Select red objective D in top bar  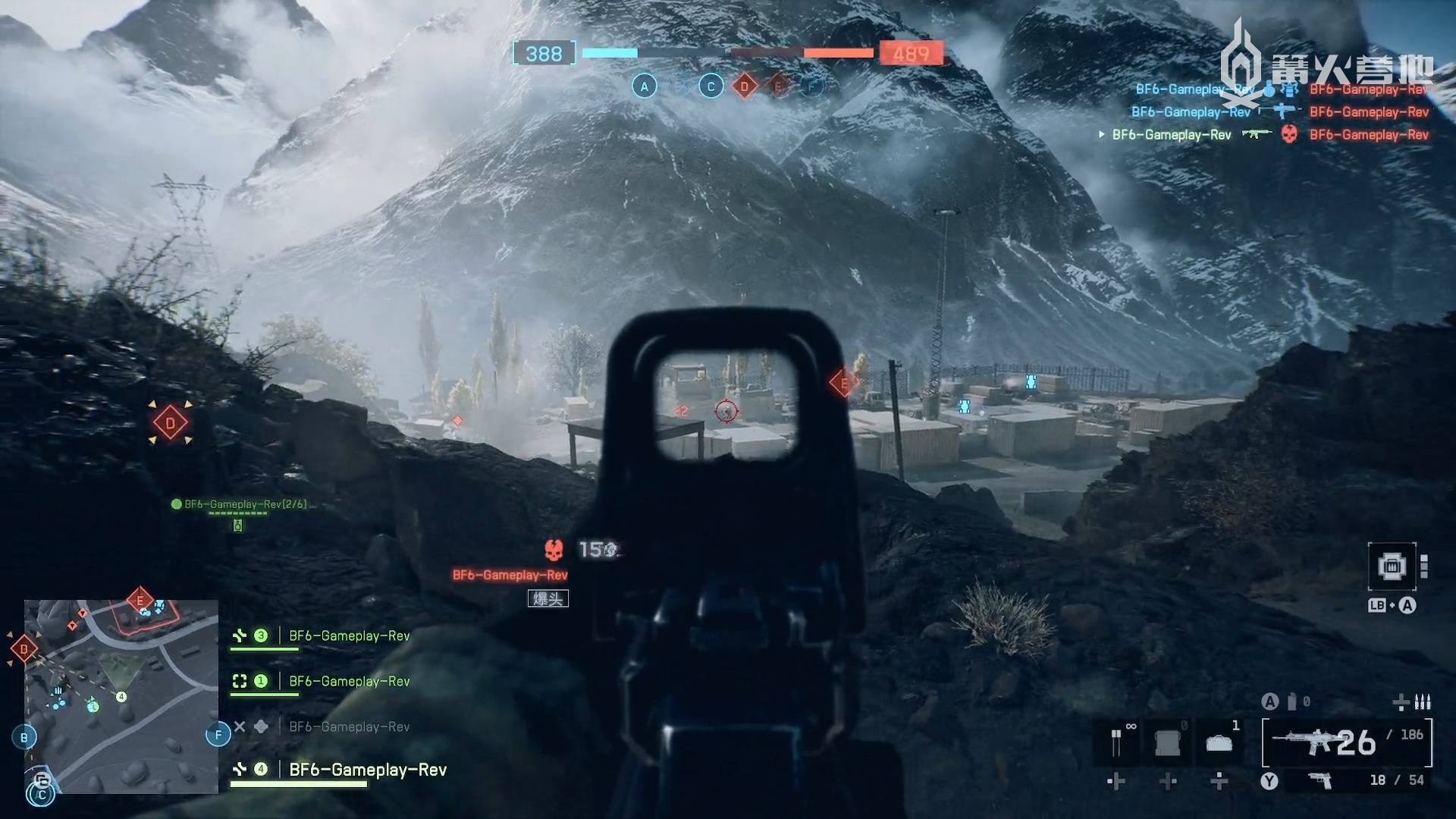(744, 86)
